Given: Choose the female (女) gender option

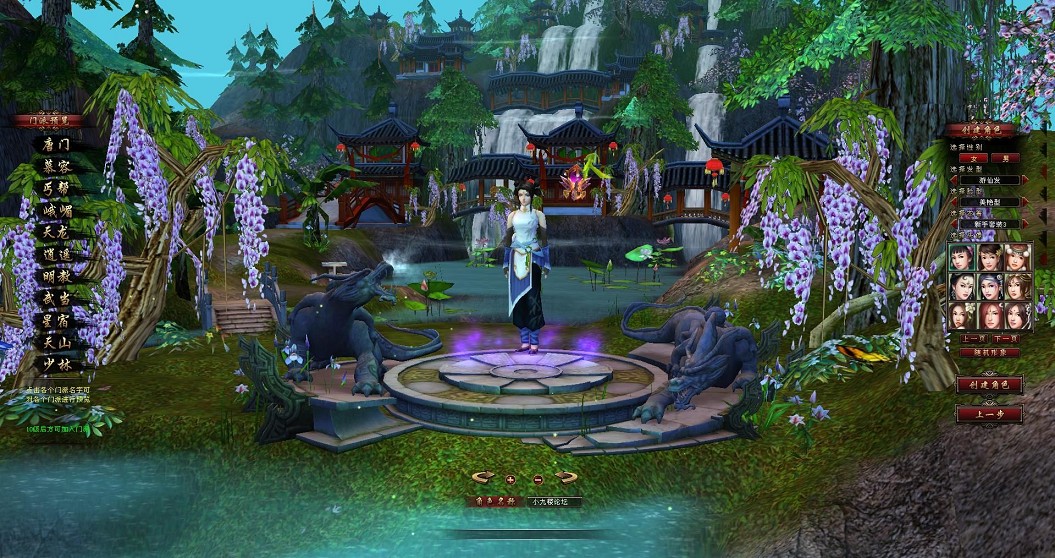Looking at the screenshot, I should click(x=972, y=157).
